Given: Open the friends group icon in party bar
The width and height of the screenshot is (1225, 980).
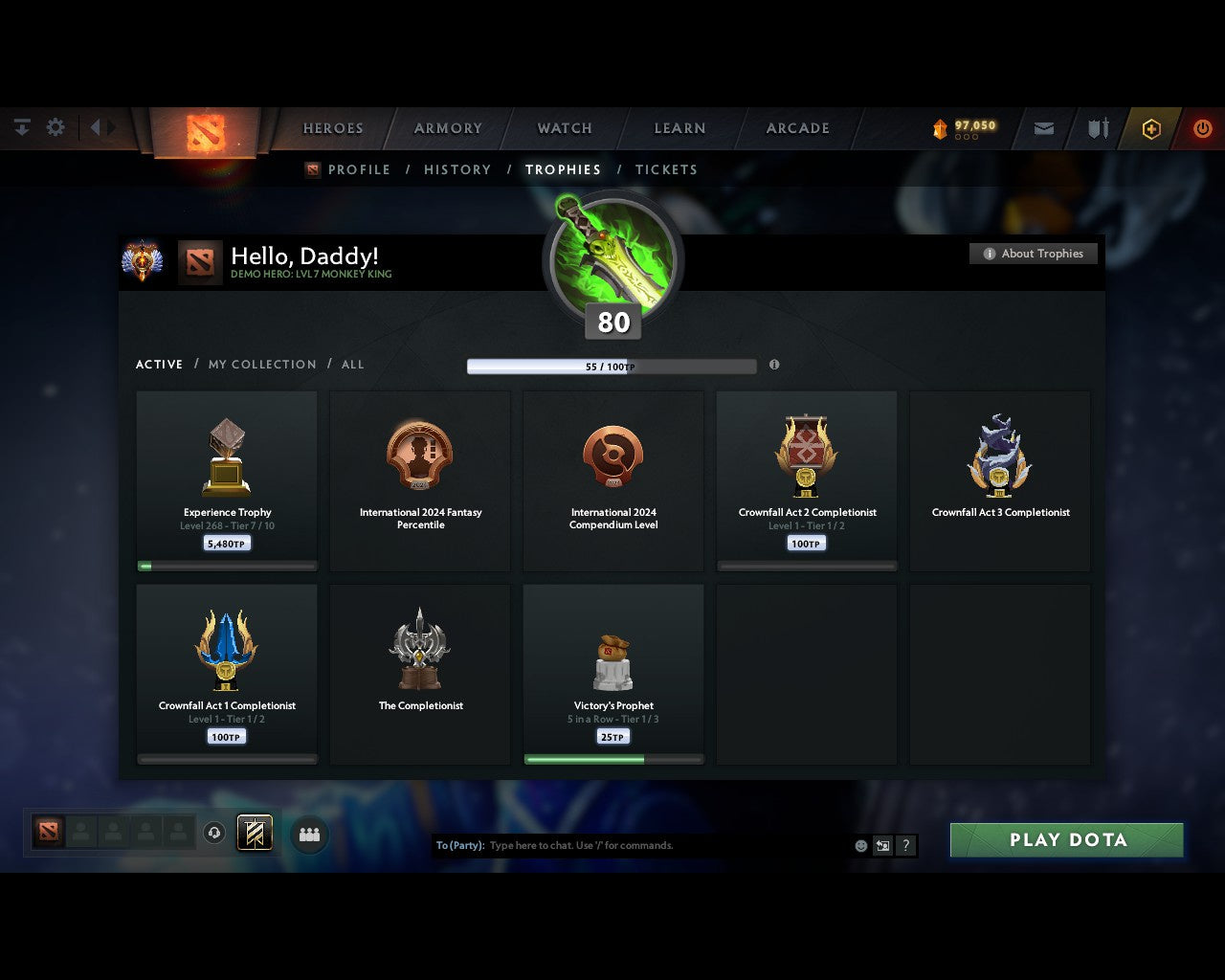Looking at the screenshot, I should coord(308,834).
